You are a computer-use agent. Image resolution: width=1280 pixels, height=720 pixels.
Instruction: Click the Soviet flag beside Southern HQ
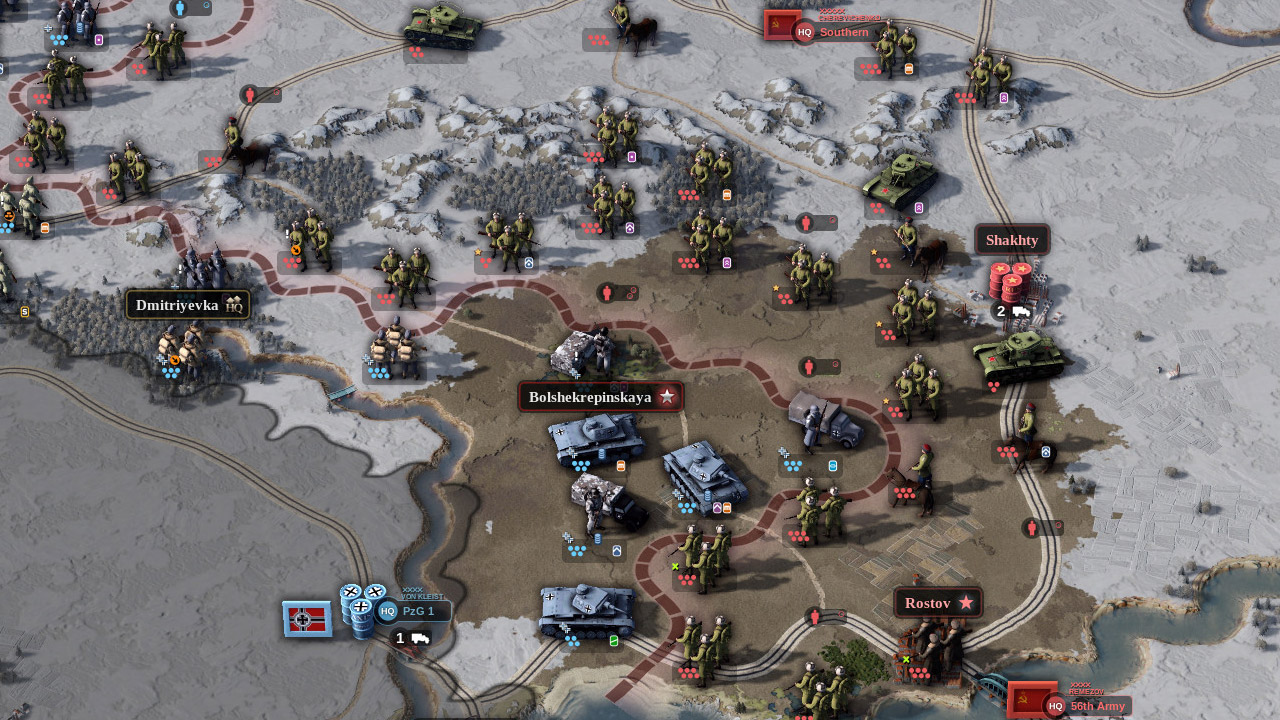[x=782, y=25]
